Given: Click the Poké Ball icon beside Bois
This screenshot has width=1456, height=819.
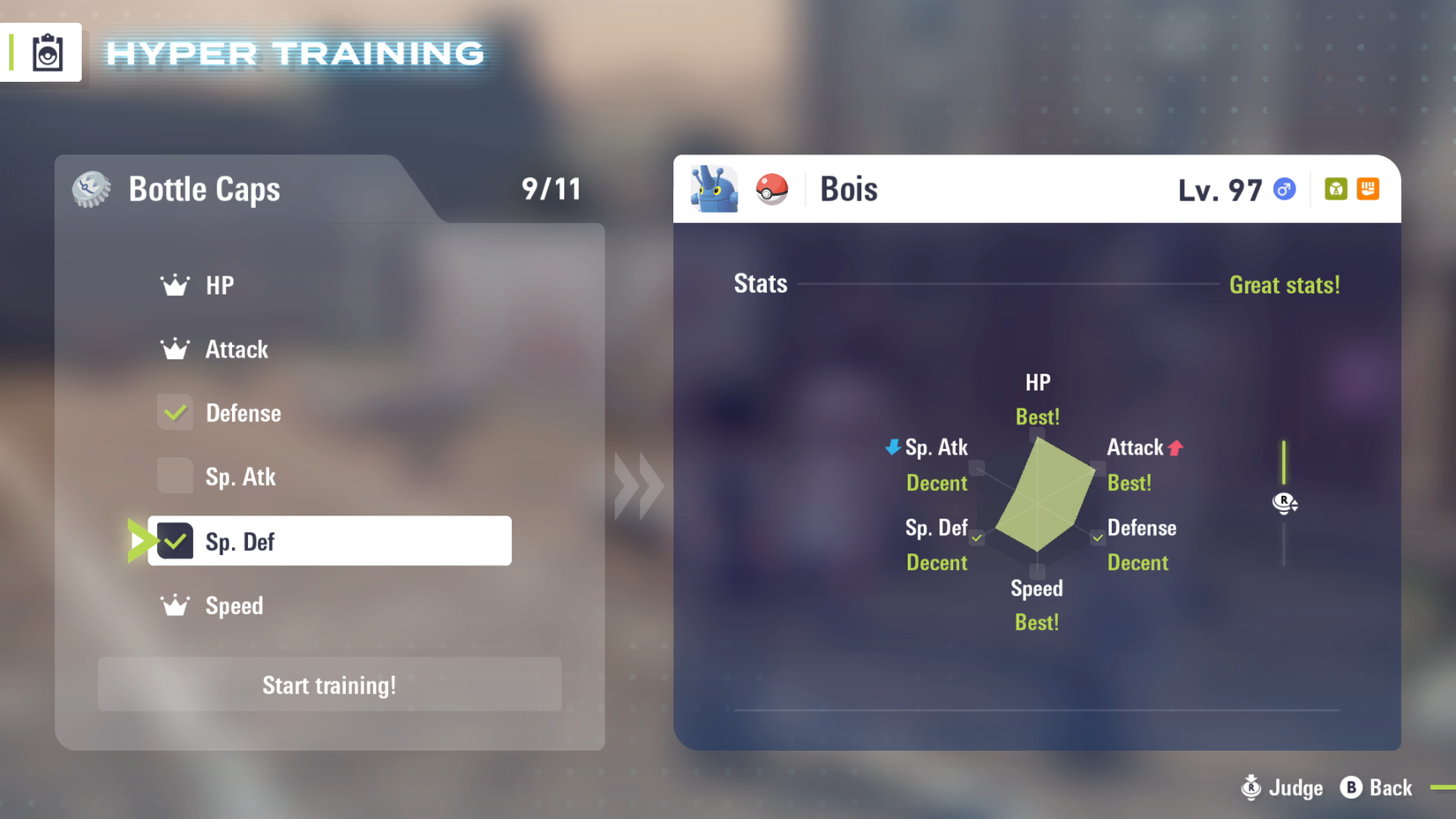Looking at the screenshot, I should (771, 188).
